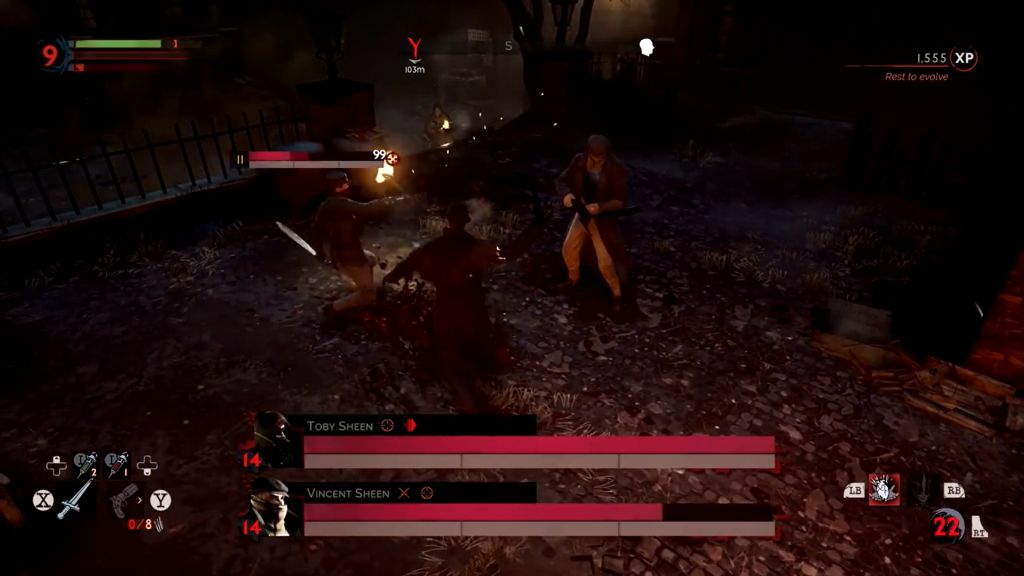The image size is (1024, 576).
Task: Select the green serum syringe slot
Action: (x=86, y=464)
